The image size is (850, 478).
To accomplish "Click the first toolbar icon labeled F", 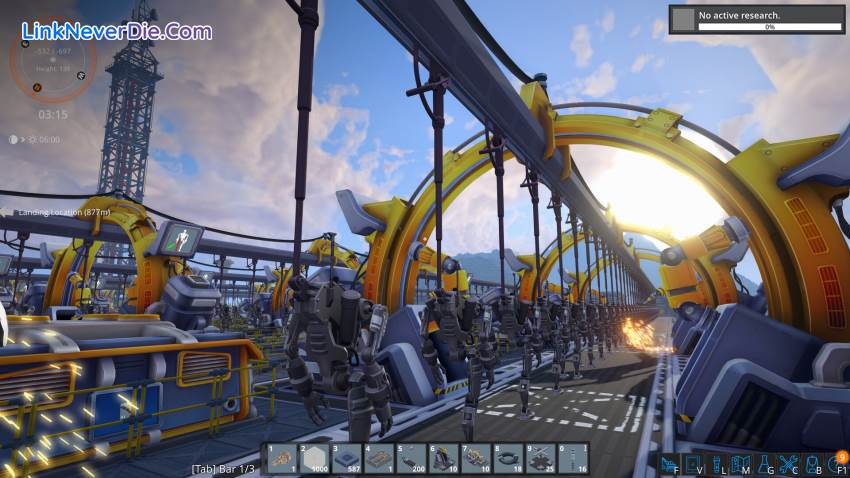I will pyautogui.click(x=668, y=463).
